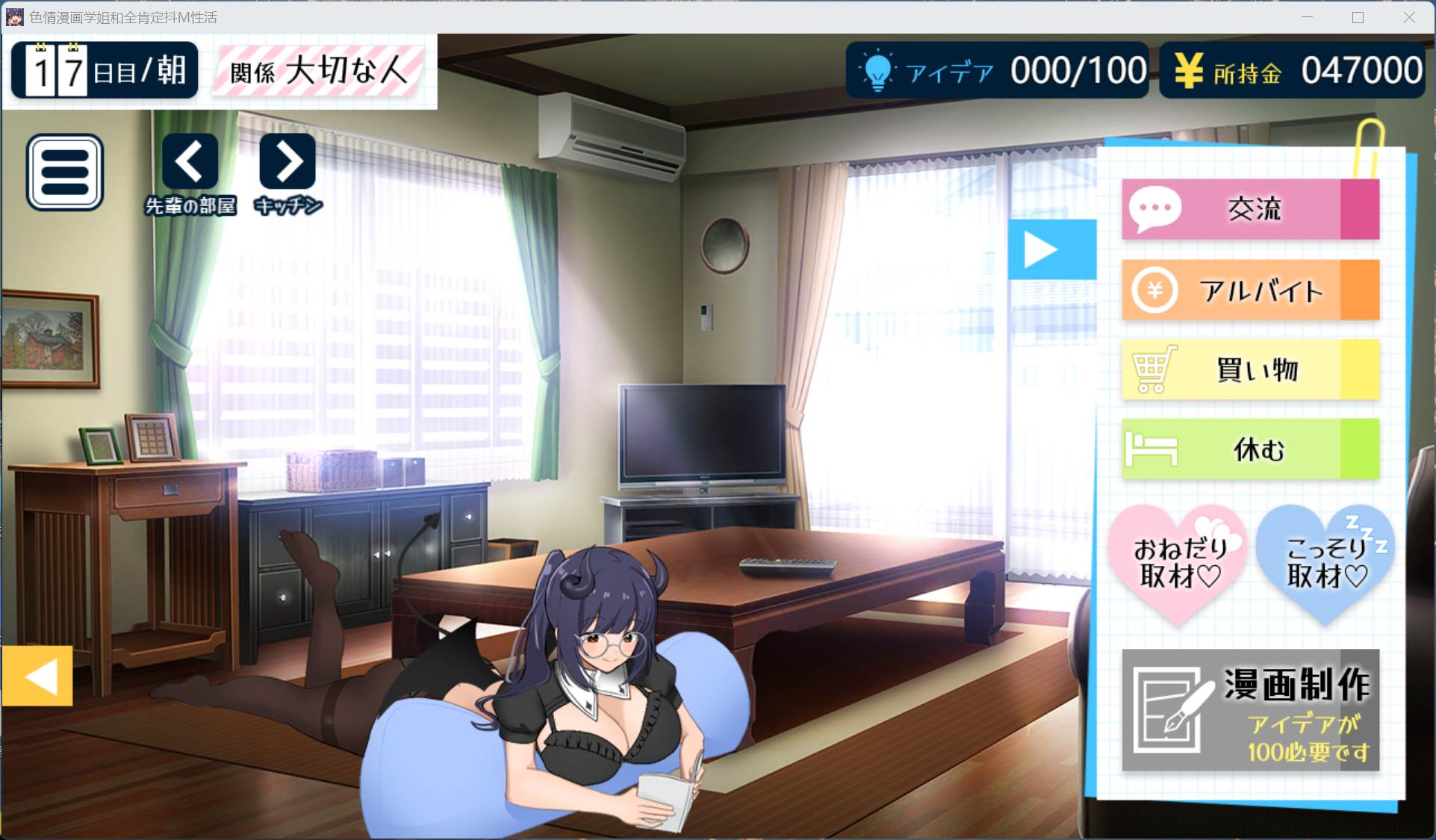Pick the 休む rest option

[1249, 449]
